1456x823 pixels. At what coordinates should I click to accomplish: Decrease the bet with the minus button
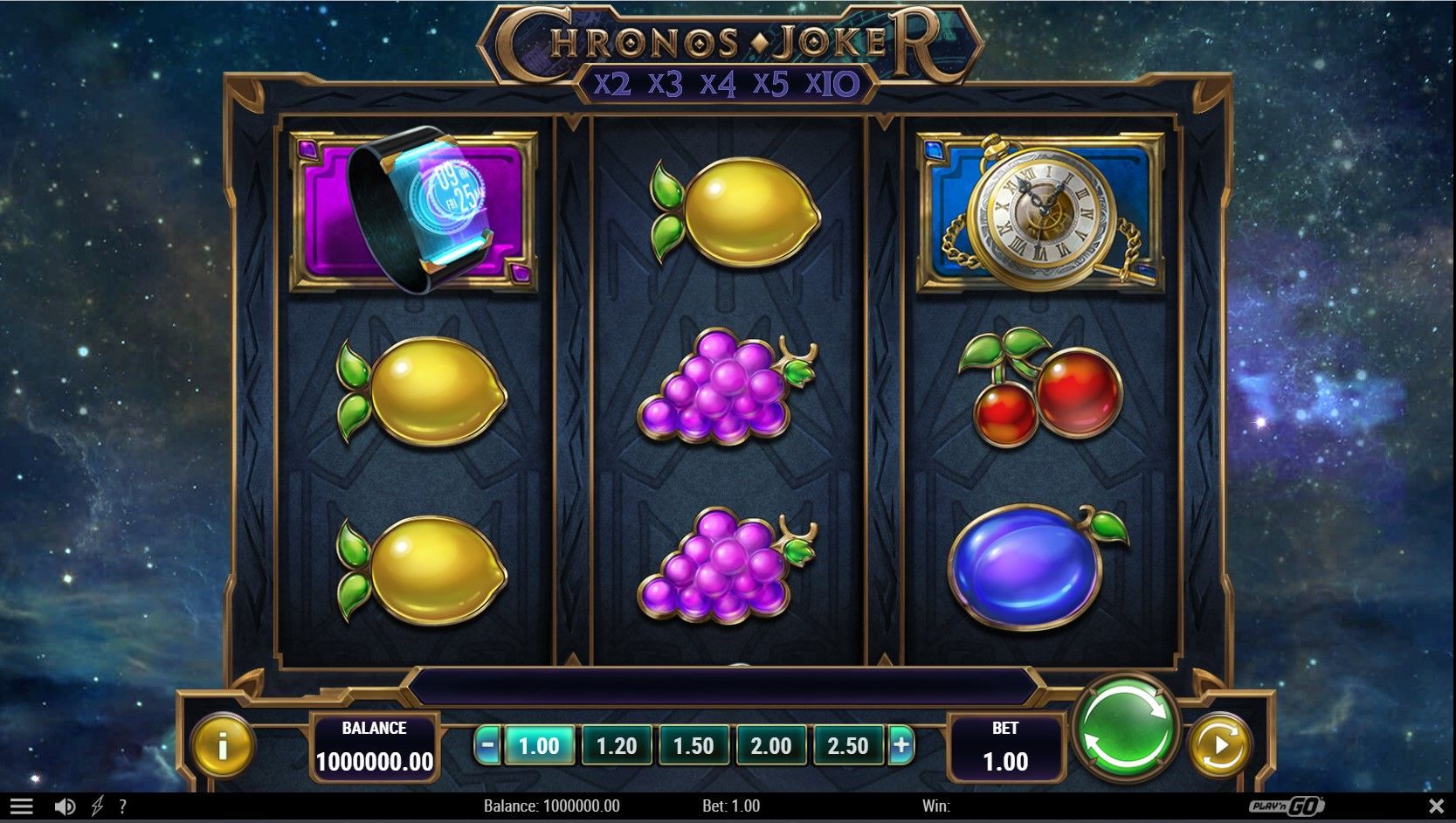click(x=489, y=745)
